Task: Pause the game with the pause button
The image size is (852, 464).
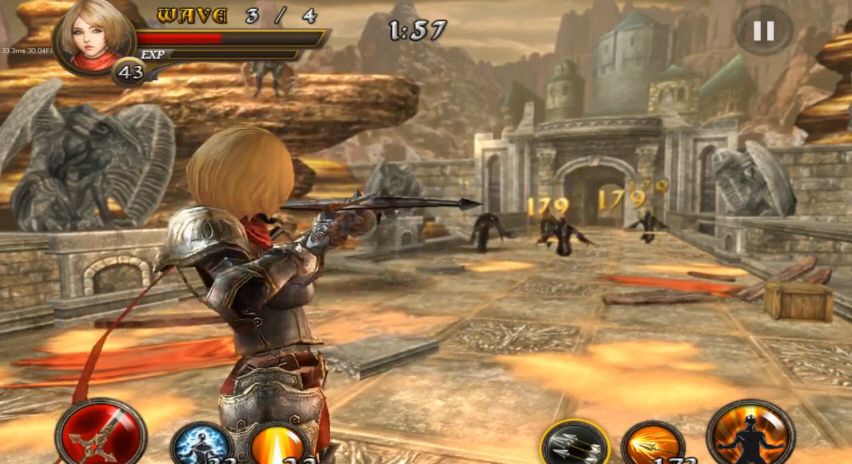Action: coord(764,31)
